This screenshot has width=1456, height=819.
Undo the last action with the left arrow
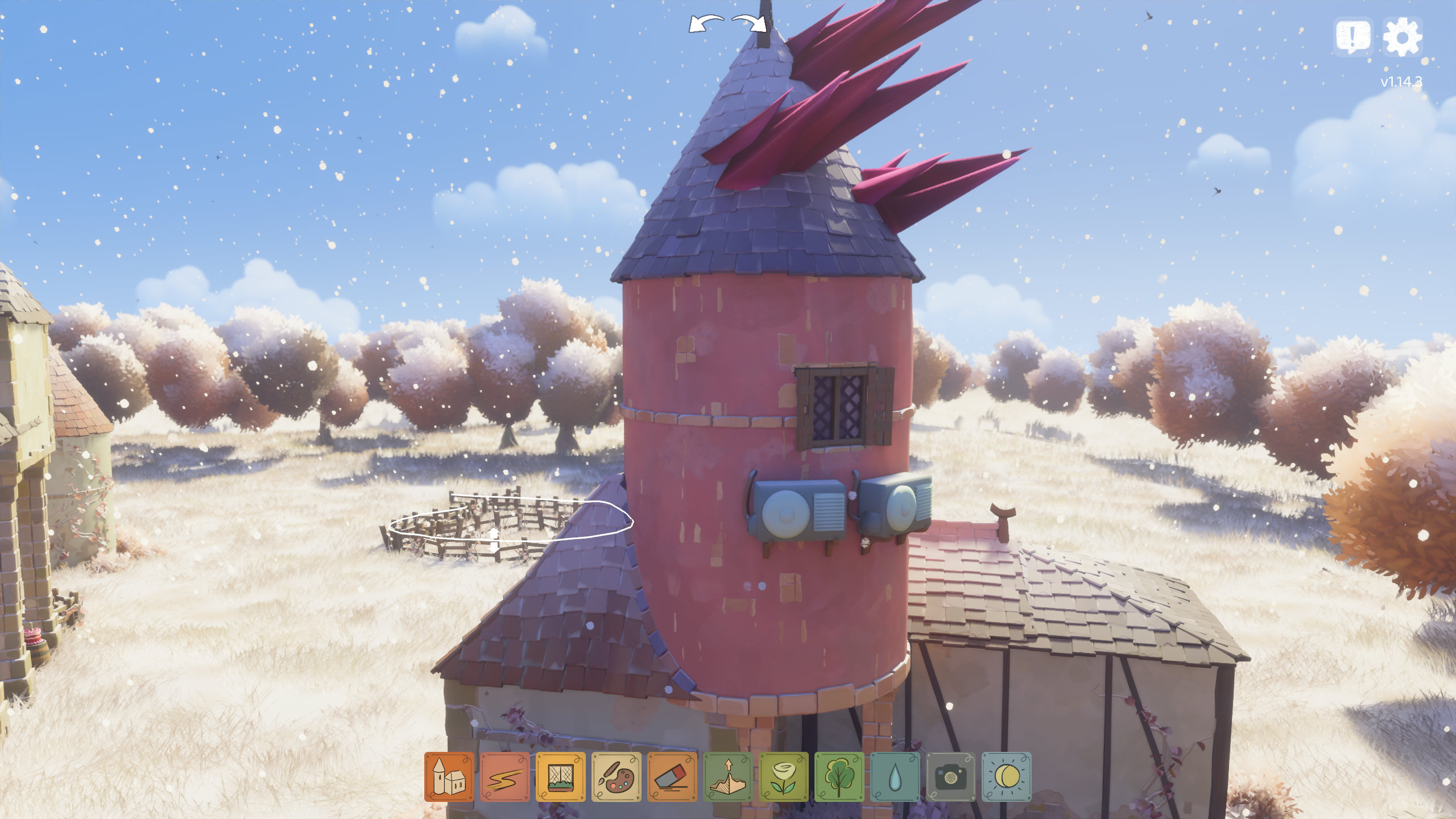pyautogui.click(x=706, y=24)
